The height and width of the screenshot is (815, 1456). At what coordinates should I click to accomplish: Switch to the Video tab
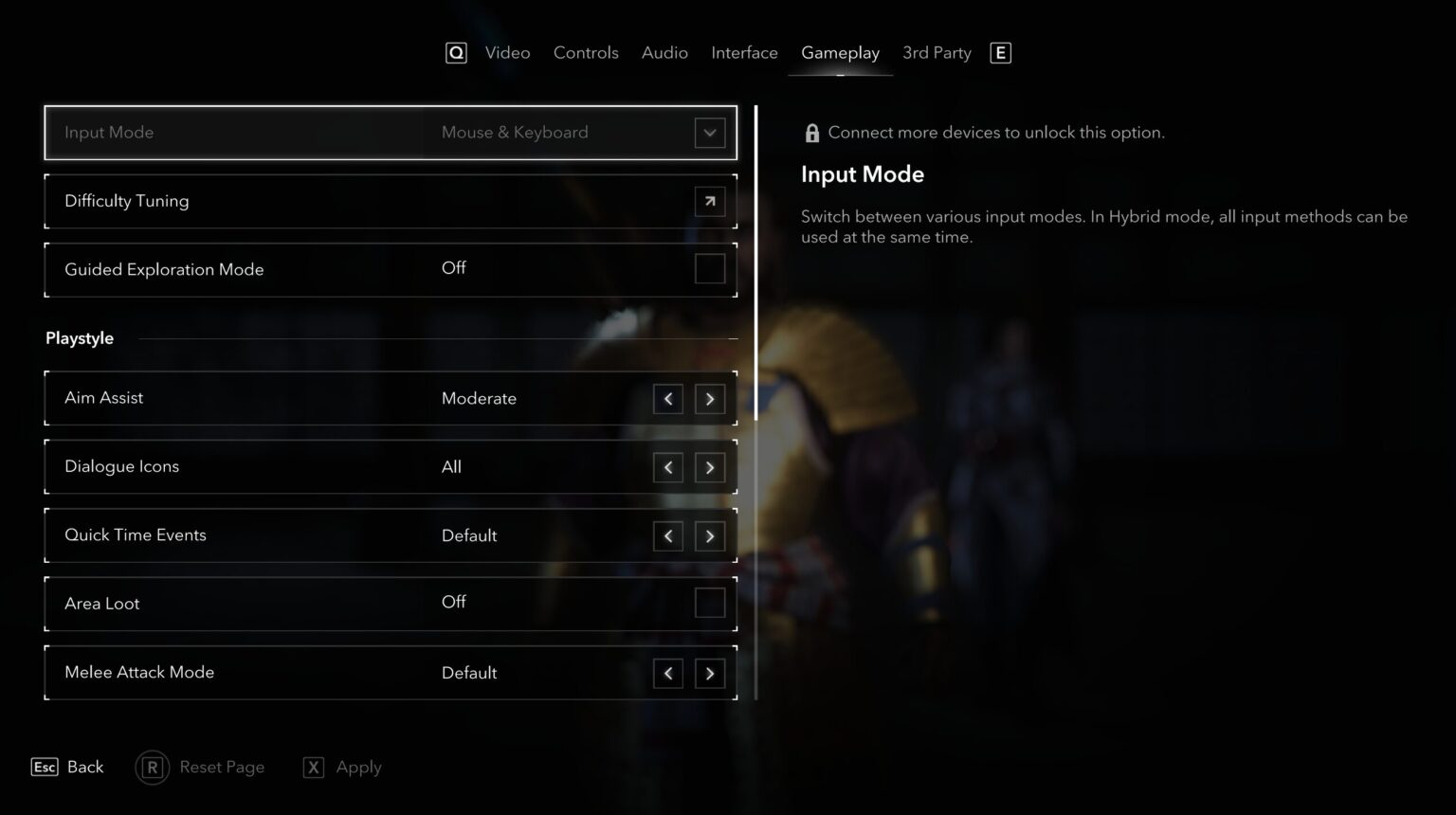(507, 53)
